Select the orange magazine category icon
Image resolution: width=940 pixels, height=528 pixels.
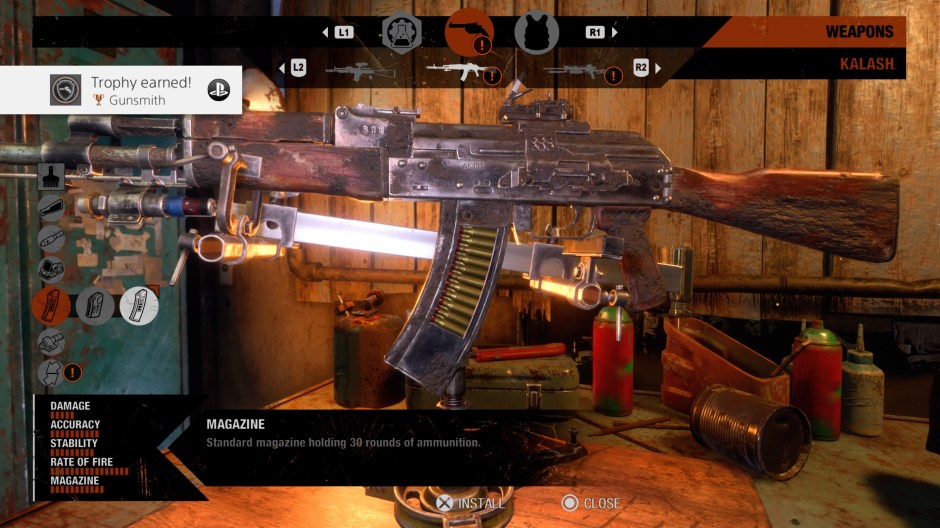[x=51, y=306]
